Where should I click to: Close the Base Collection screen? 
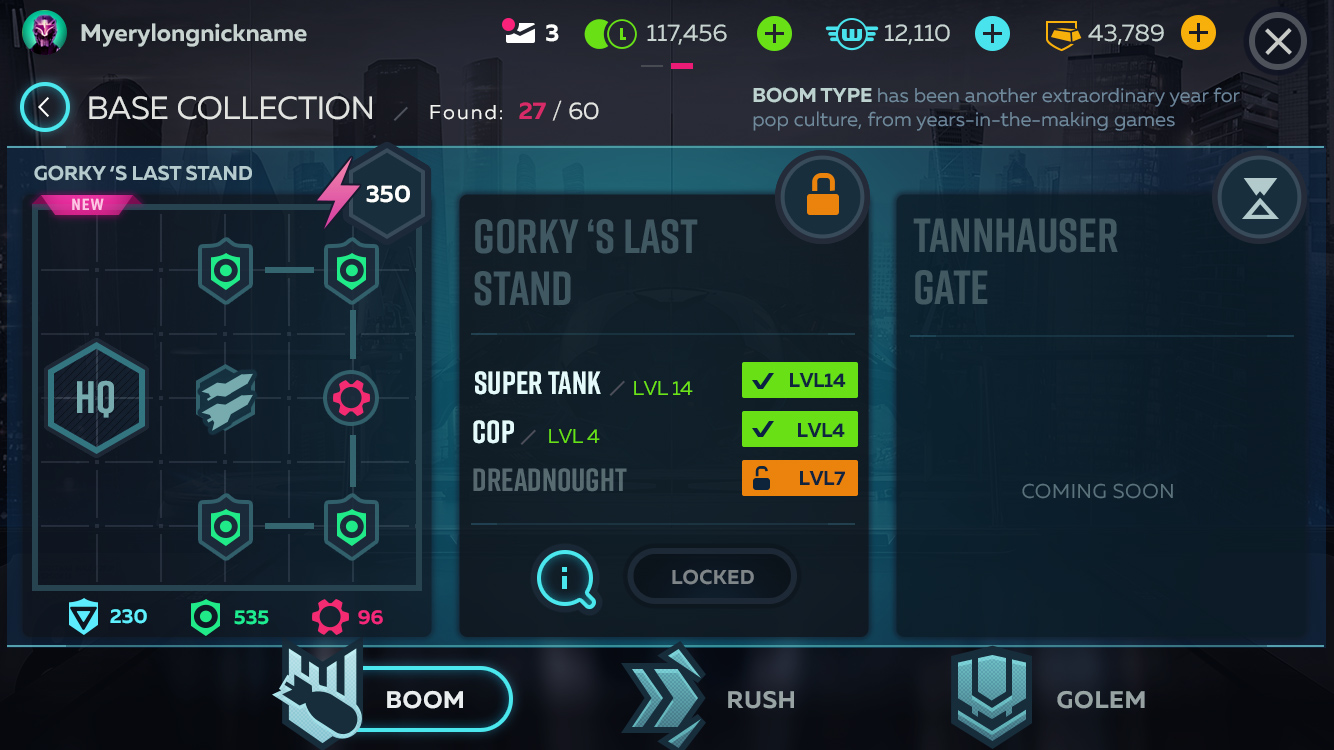[x=1277, y=42]
